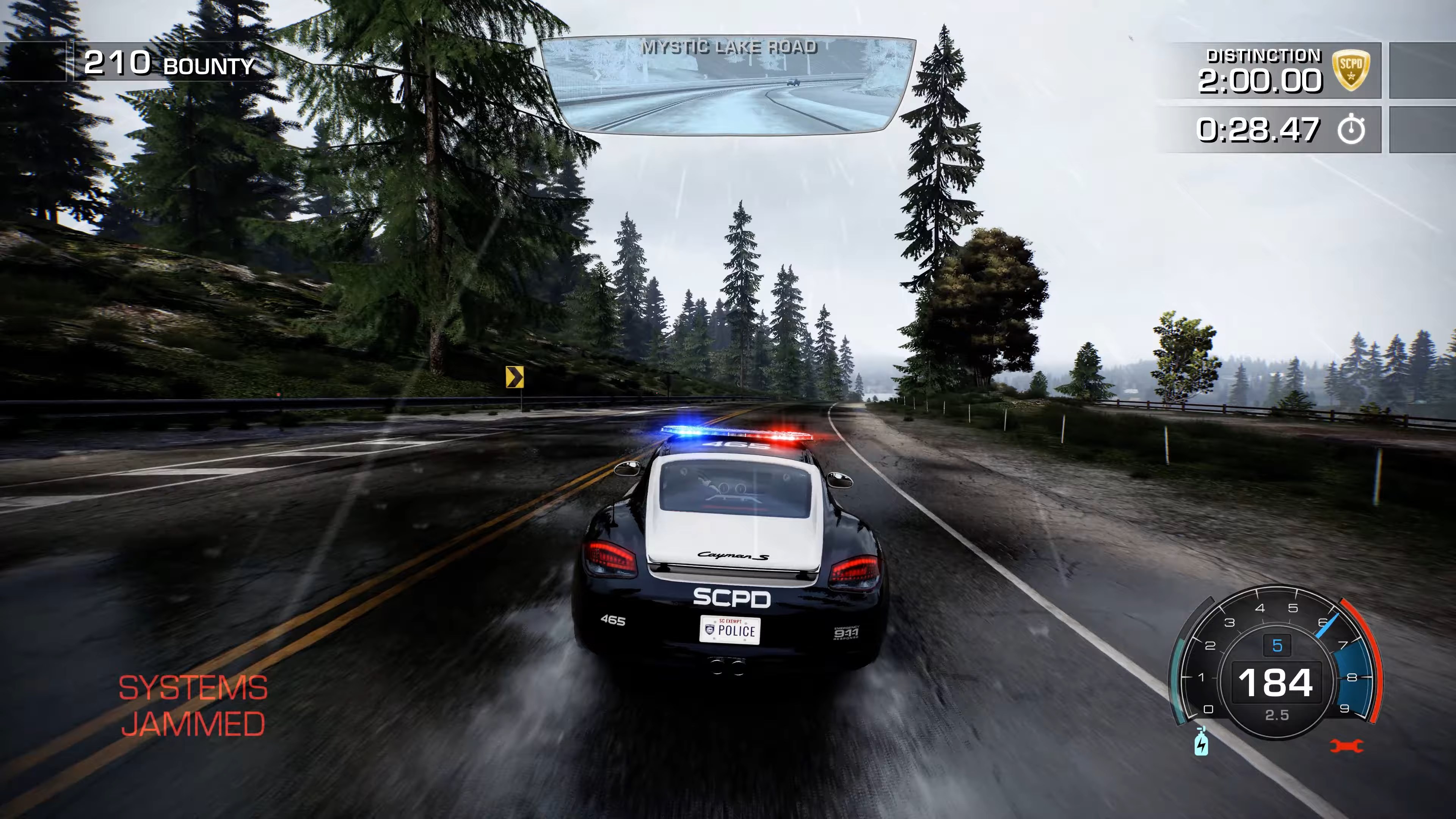Click the 2:00.00 Distinction target time

pos(1259,80)
